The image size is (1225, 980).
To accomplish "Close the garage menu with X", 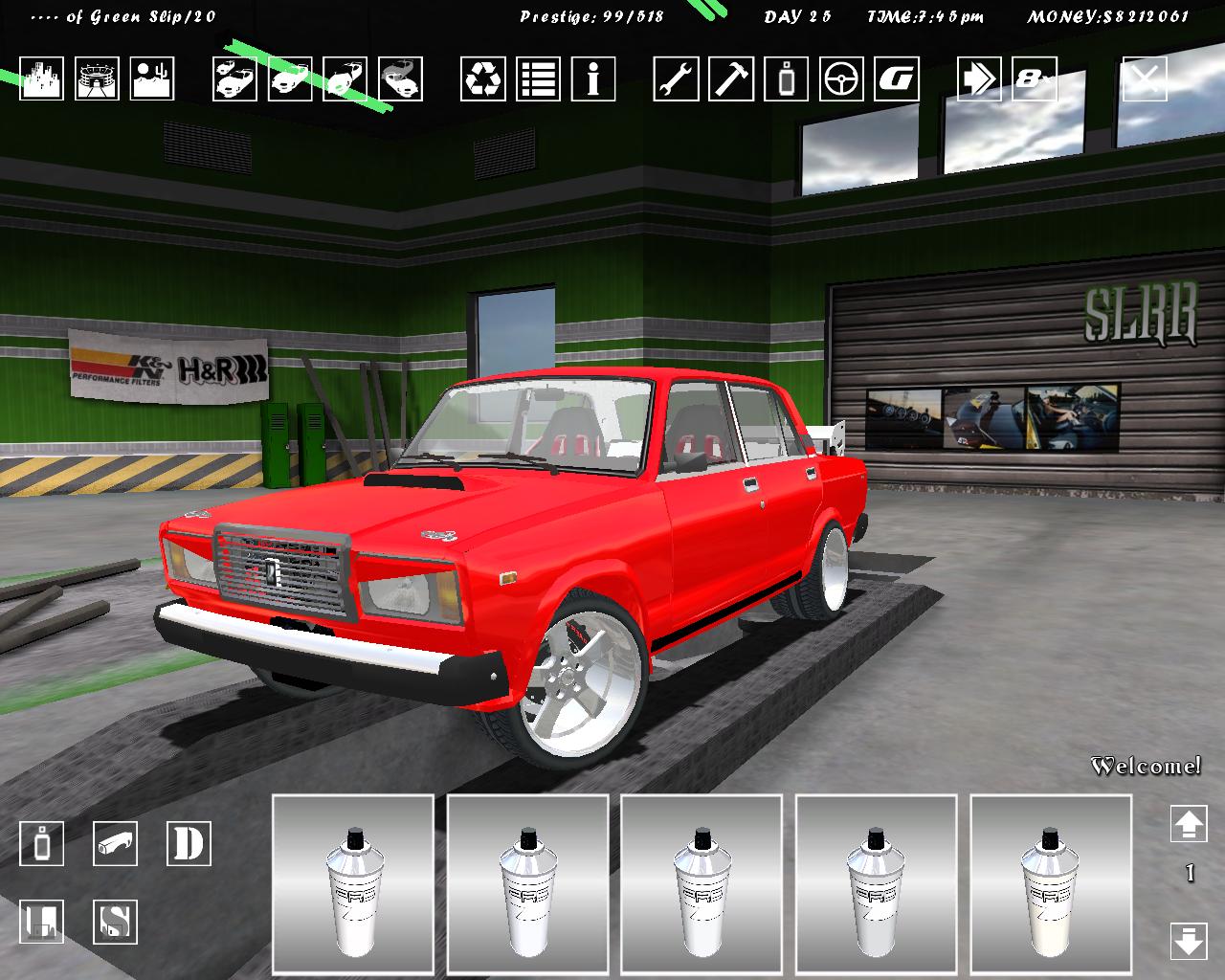I will (x=1145, y=78).
